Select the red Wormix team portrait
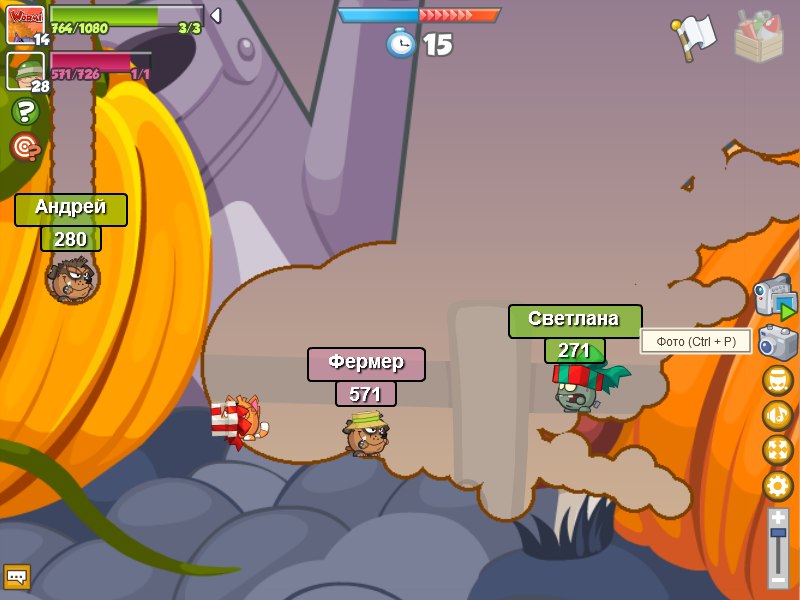This screenshot has height=600, width=800. [25, 25]
